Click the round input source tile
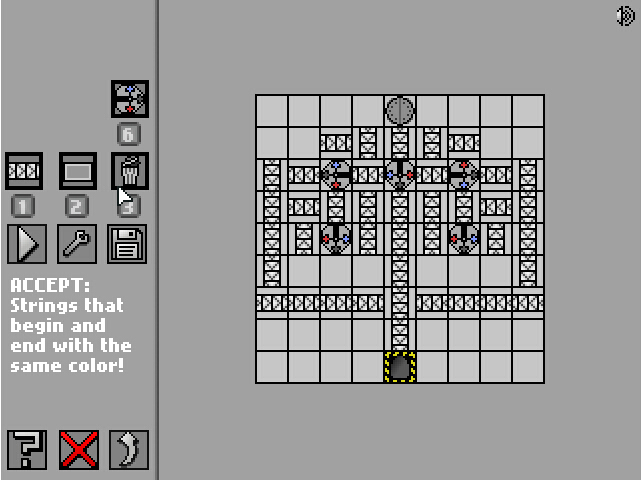The image size is (642, 481). point(400,110)
